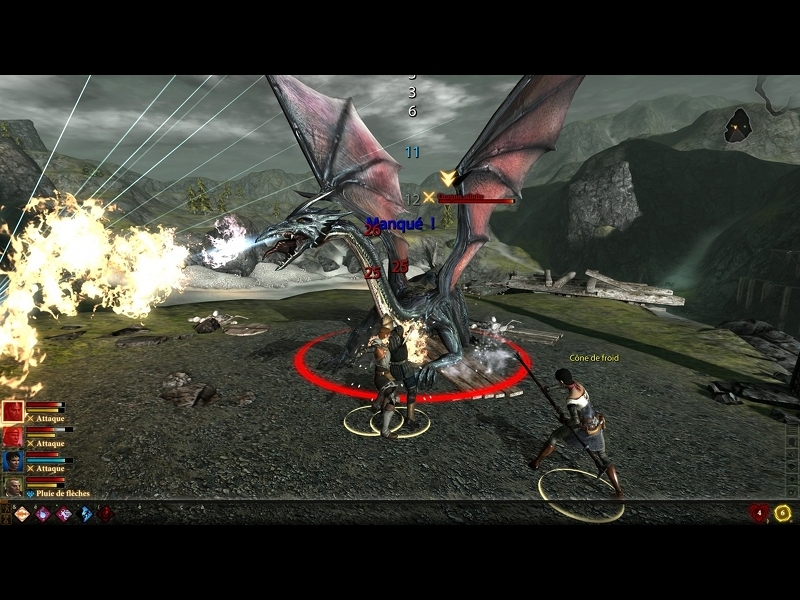This screenshot has width=800, height=600.
Task: Use the yellow ring potion with 6
Action: point(782,513)
